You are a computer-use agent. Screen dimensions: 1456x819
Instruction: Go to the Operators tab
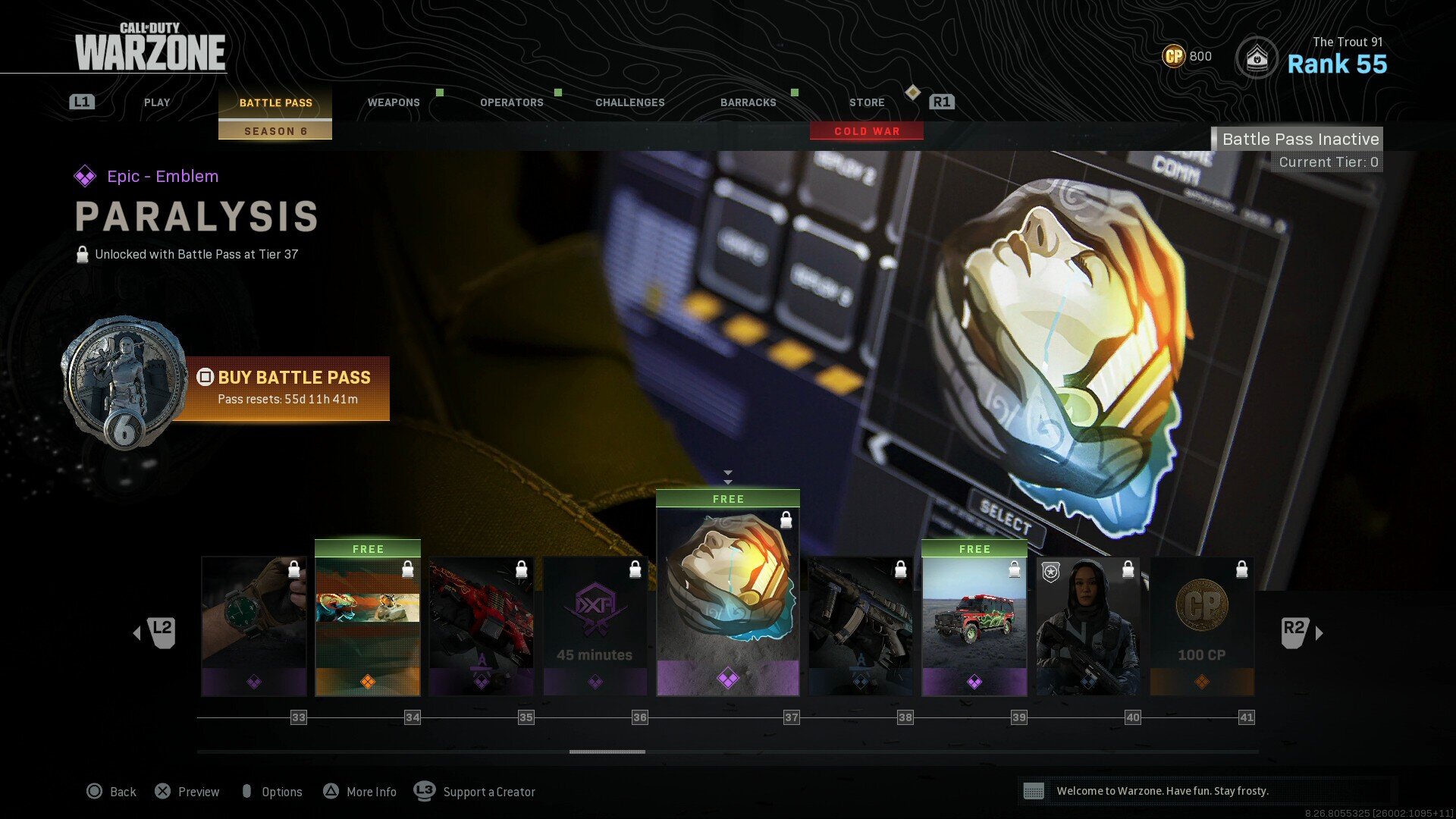512,102
